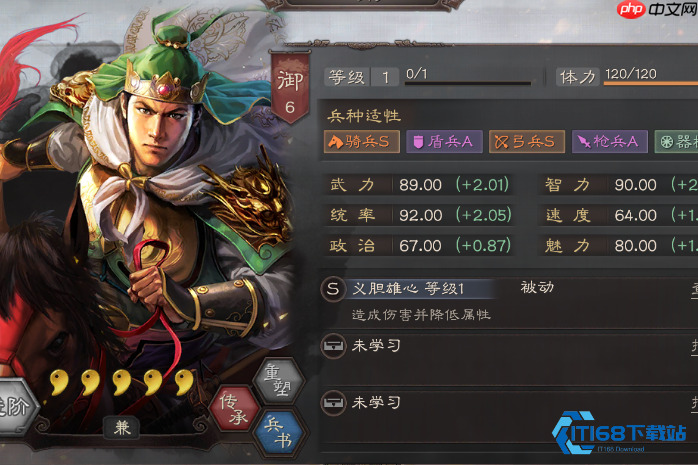
Task: Click the 御 6 cost badge
Action: (289, 92)
